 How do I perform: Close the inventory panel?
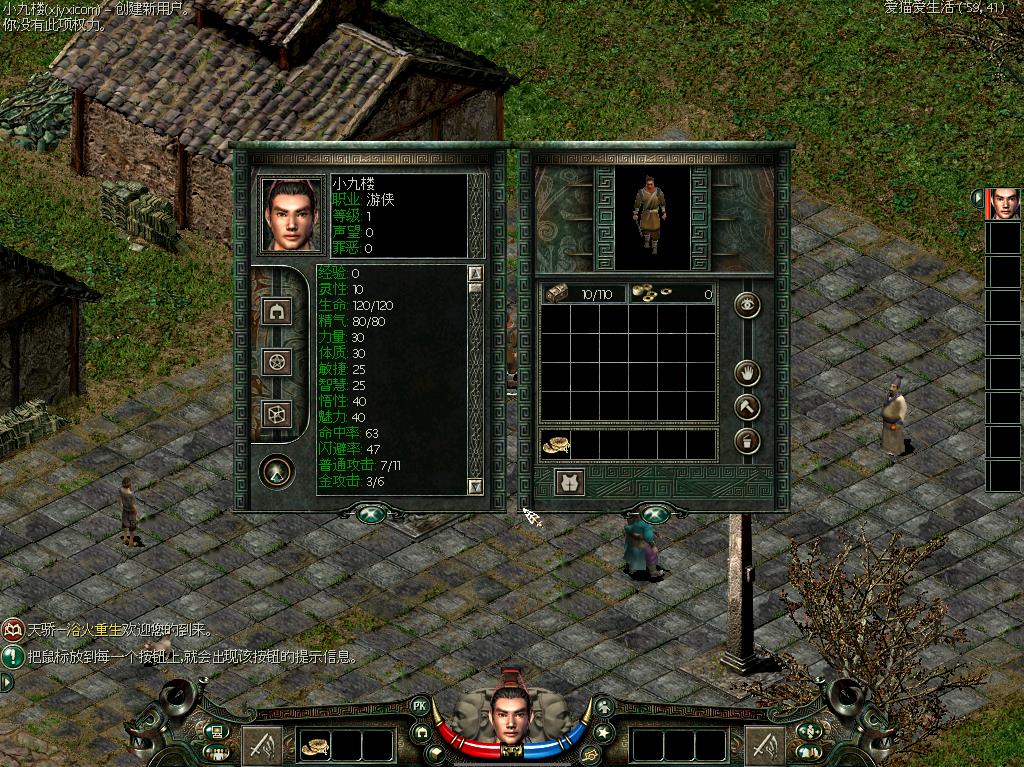pyautogui.click(x=655, y=514)
